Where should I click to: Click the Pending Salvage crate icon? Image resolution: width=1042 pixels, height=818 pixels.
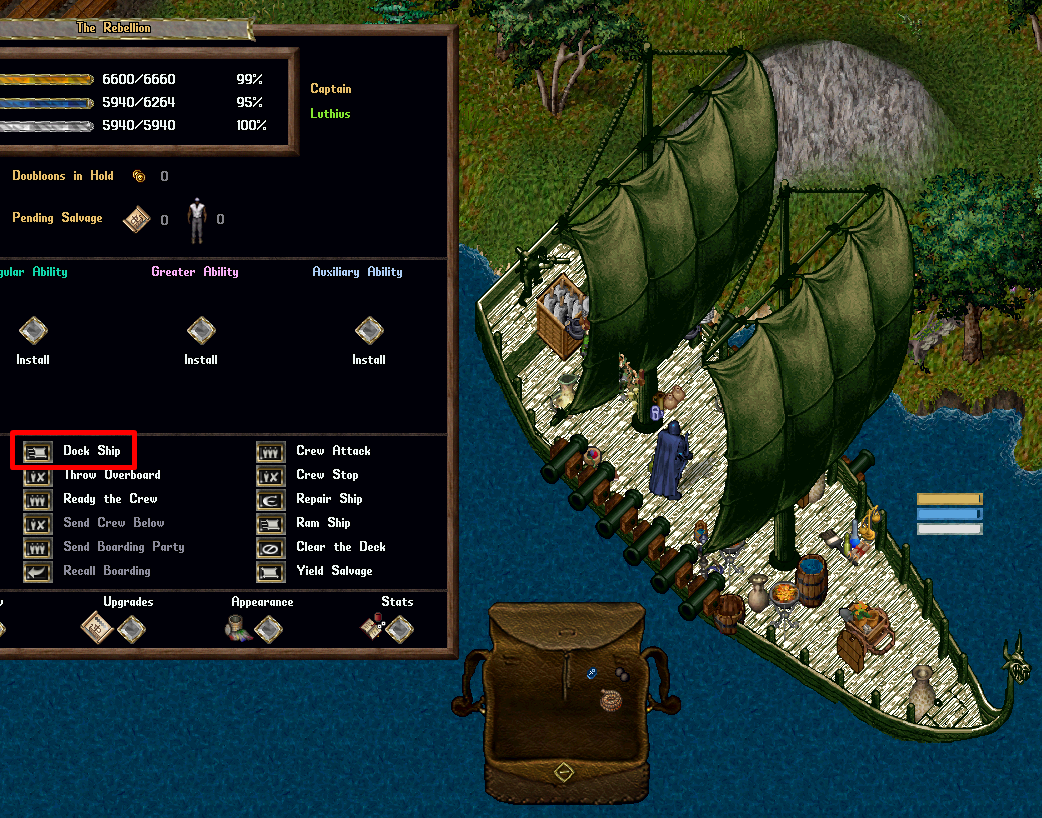coord(137,219)
